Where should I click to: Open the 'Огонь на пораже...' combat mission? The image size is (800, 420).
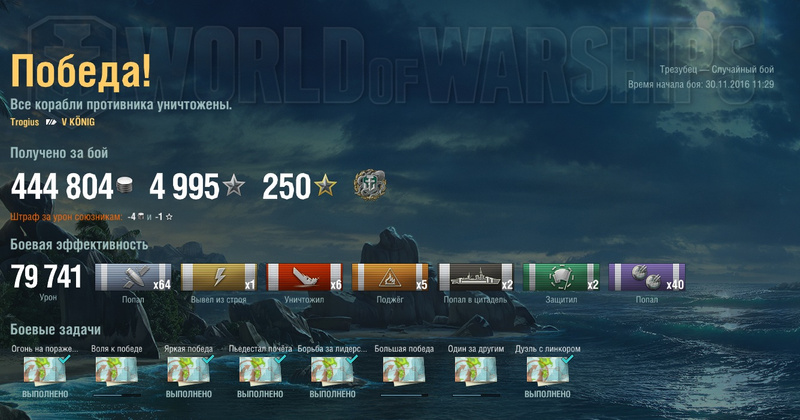(x=45, y=372)
